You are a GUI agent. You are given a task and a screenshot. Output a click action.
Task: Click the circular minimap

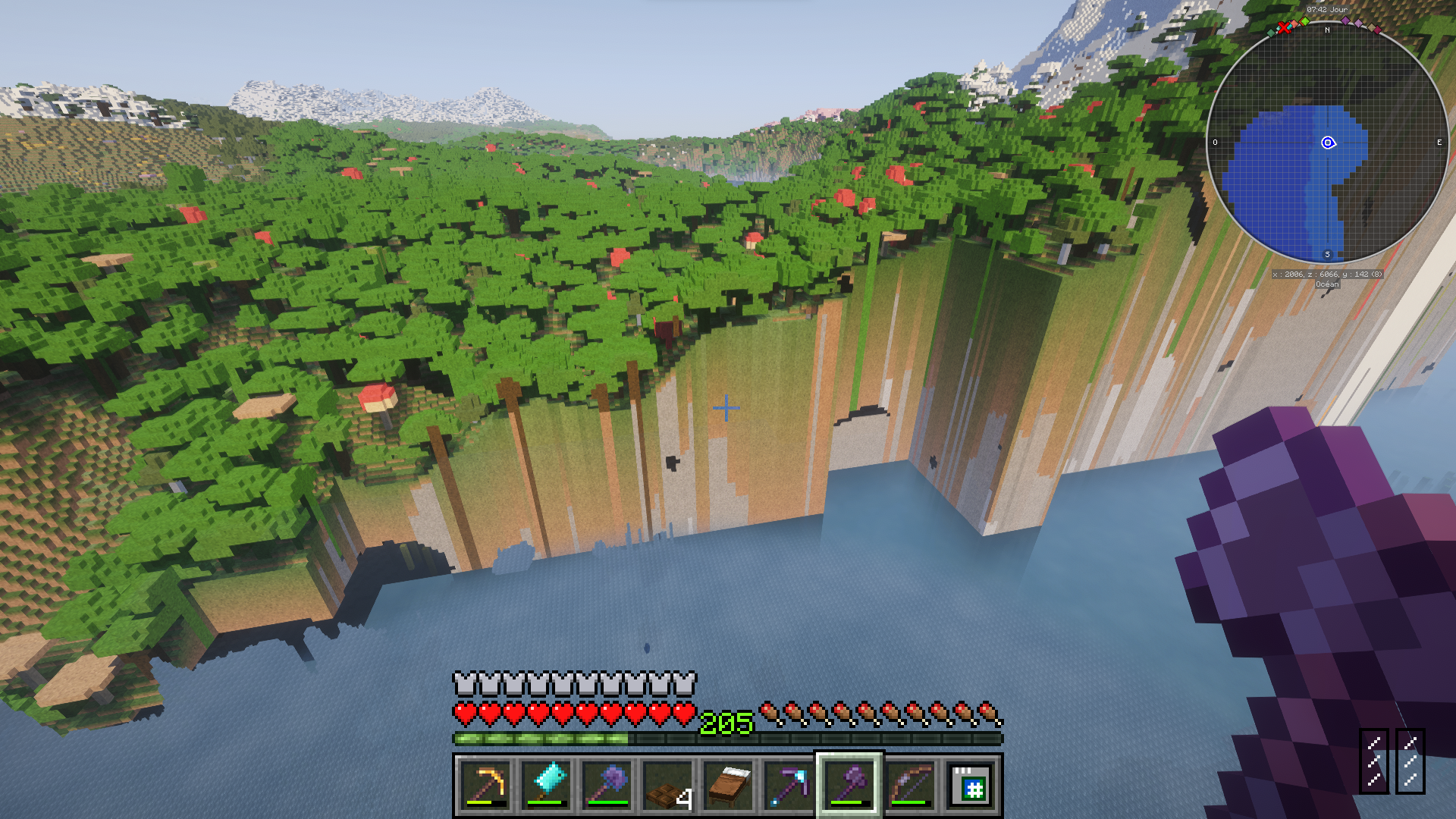pos(1327,144)
